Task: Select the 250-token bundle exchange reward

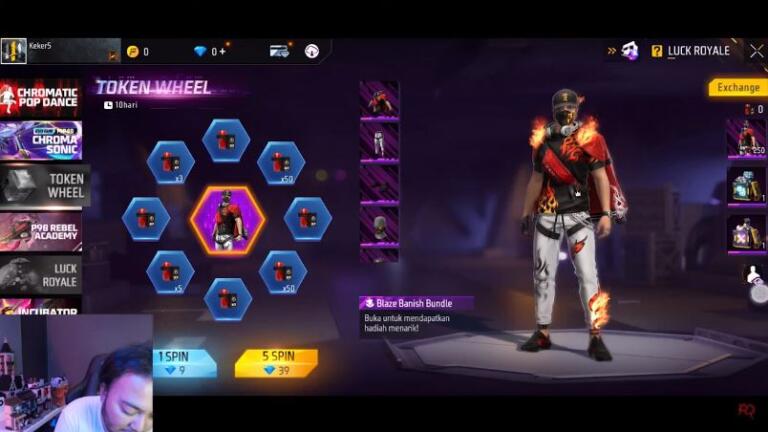Action: tap(745, 138)
